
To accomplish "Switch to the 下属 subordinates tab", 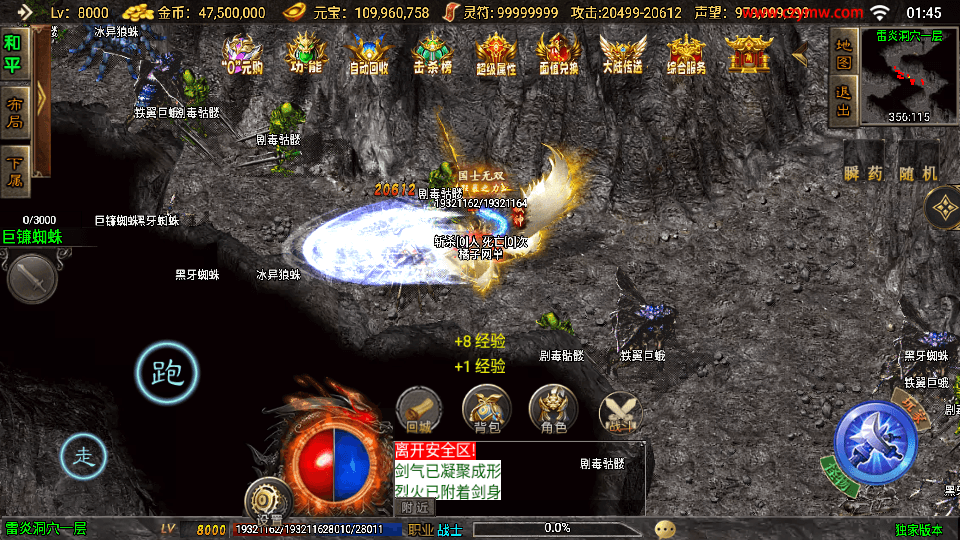I will 14,169.
